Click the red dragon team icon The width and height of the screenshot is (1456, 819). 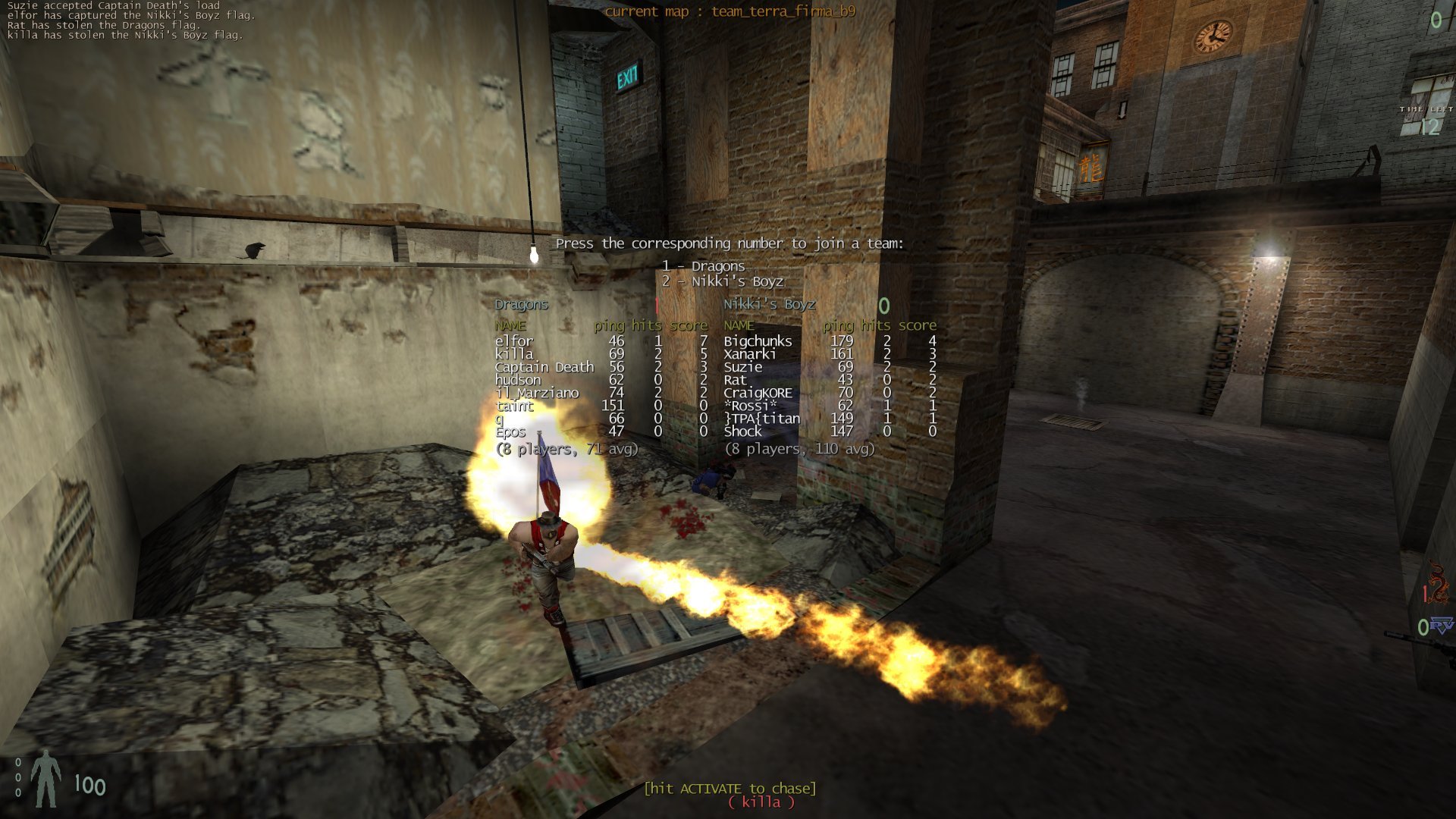pyautogui.click(x=1436, y=582)
